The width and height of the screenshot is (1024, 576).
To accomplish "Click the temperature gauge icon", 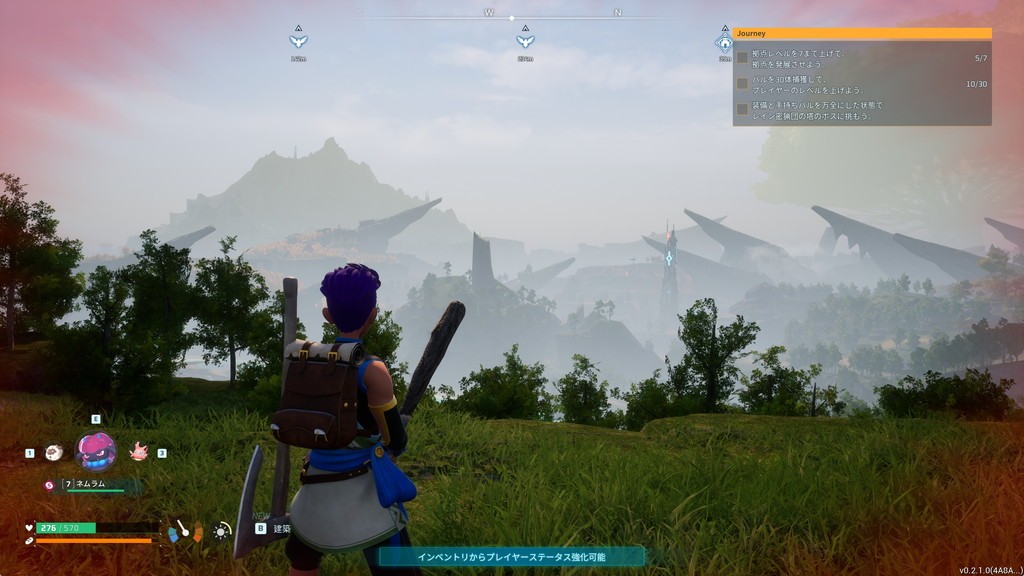I will point(185,530).
